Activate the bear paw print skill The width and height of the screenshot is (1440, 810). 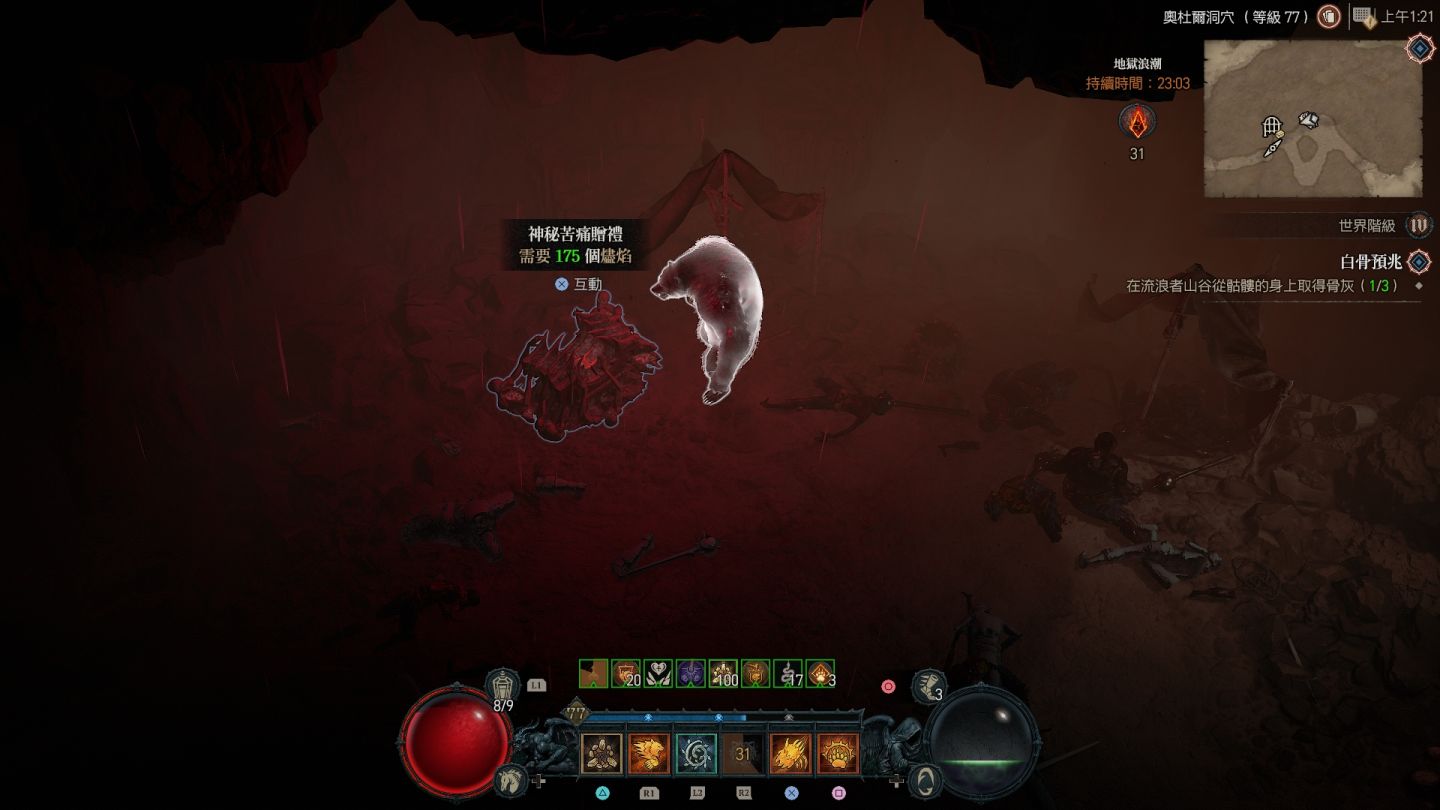pos(837,754)
